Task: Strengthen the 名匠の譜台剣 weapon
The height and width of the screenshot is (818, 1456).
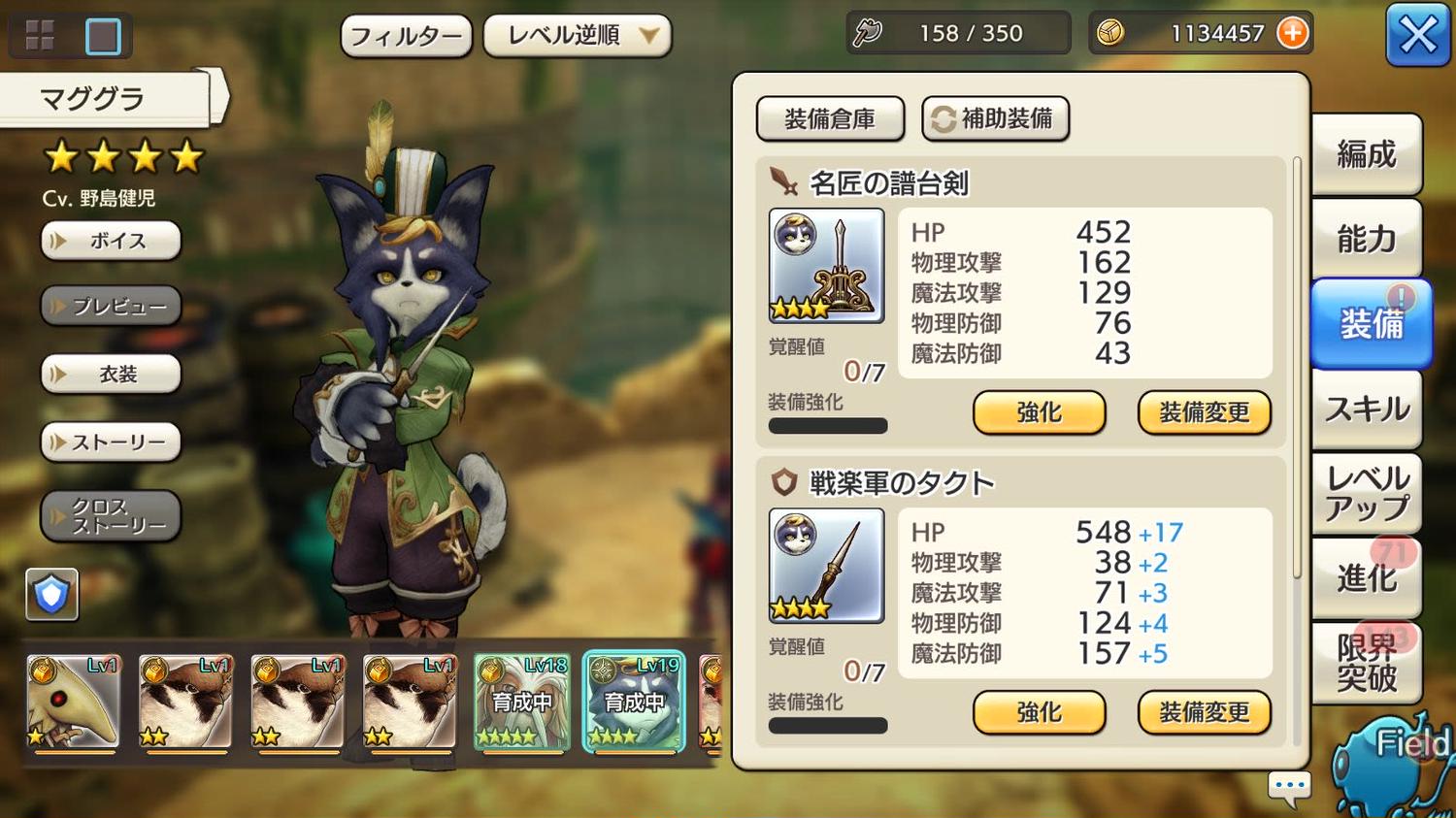Action: click(1039, 413)
